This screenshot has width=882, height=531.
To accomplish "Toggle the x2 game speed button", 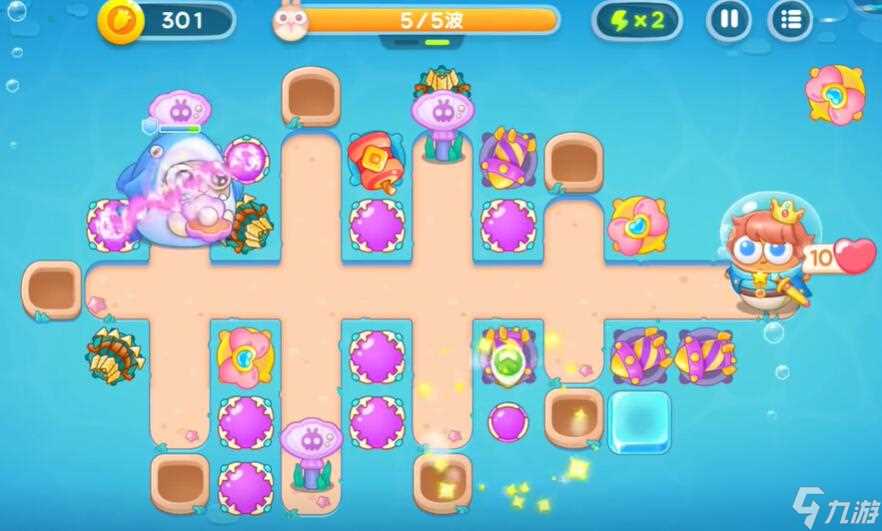I will (x=636, y=20).
